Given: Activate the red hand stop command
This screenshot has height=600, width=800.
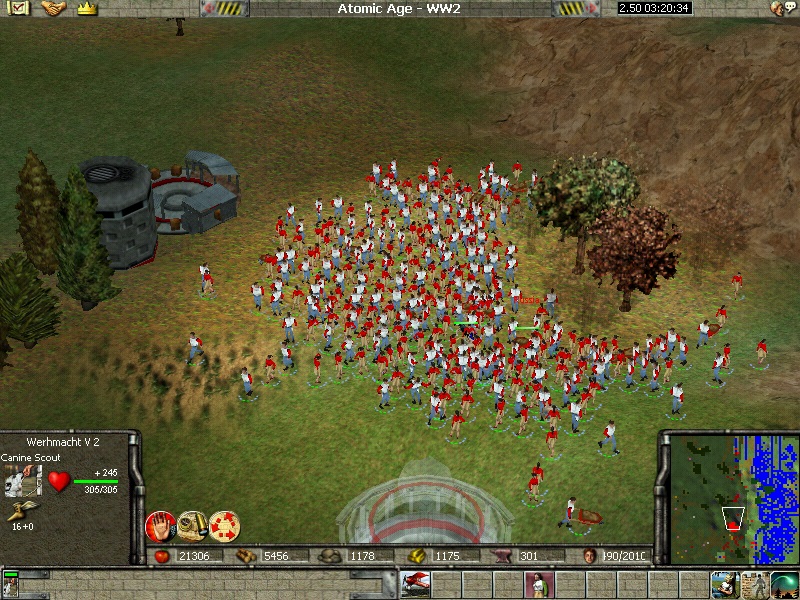Looking at the screenshot, I should point(160,526).
